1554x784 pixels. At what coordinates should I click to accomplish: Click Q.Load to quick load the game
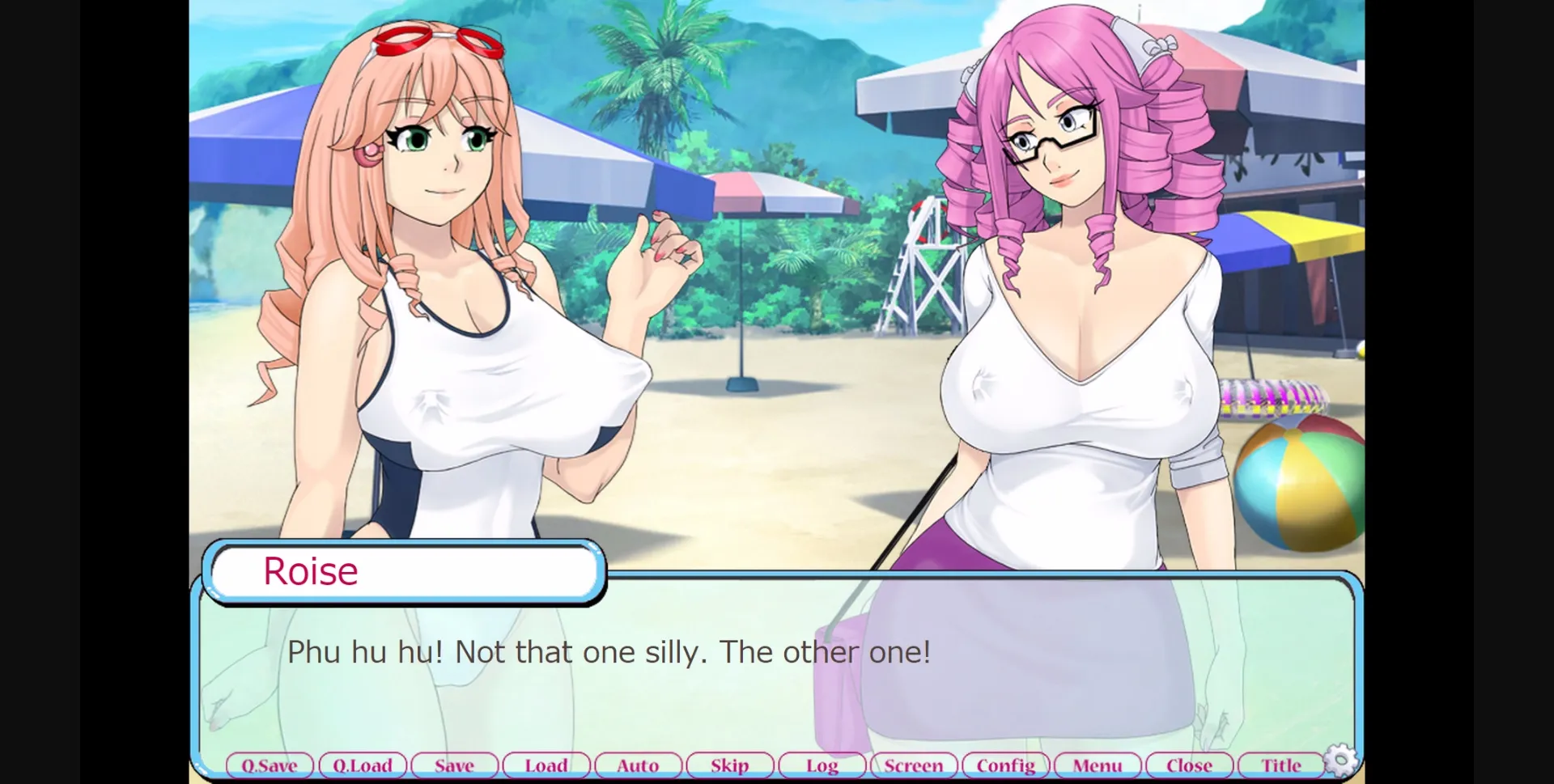click(x=363, y=765)
